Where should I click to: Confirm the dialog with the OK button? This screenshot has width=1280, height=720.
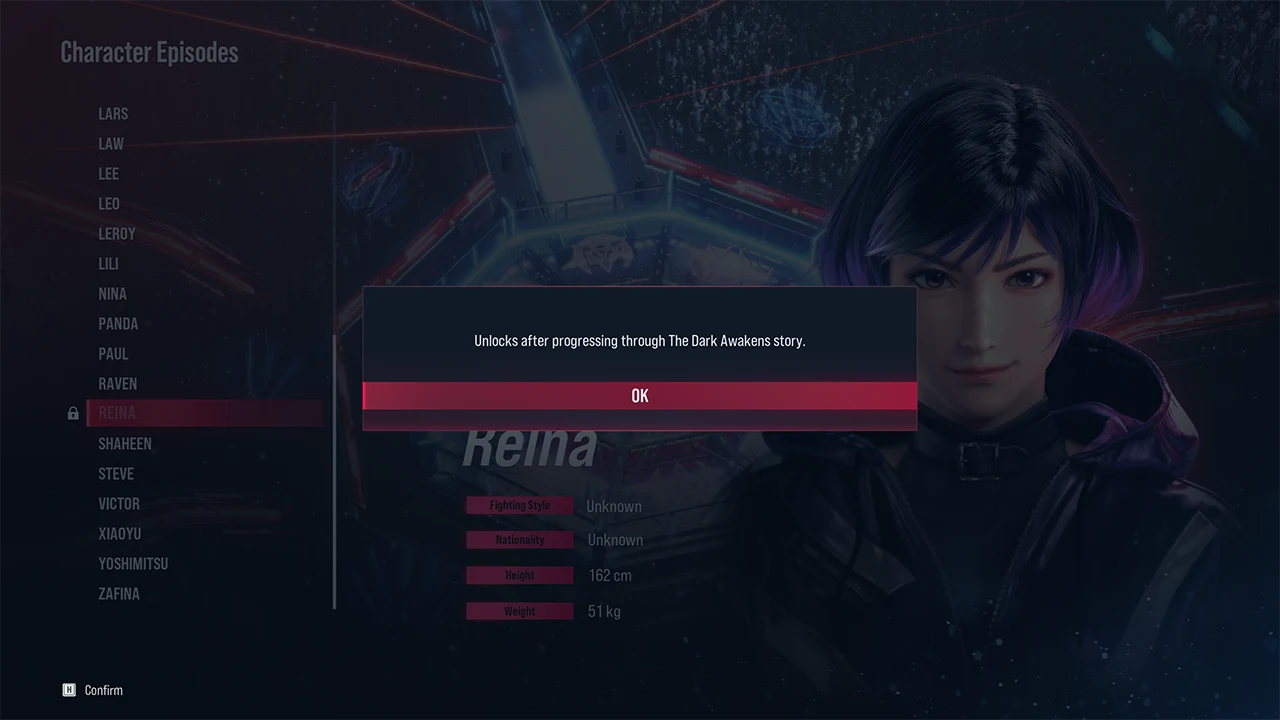click(x=640, y=396)
